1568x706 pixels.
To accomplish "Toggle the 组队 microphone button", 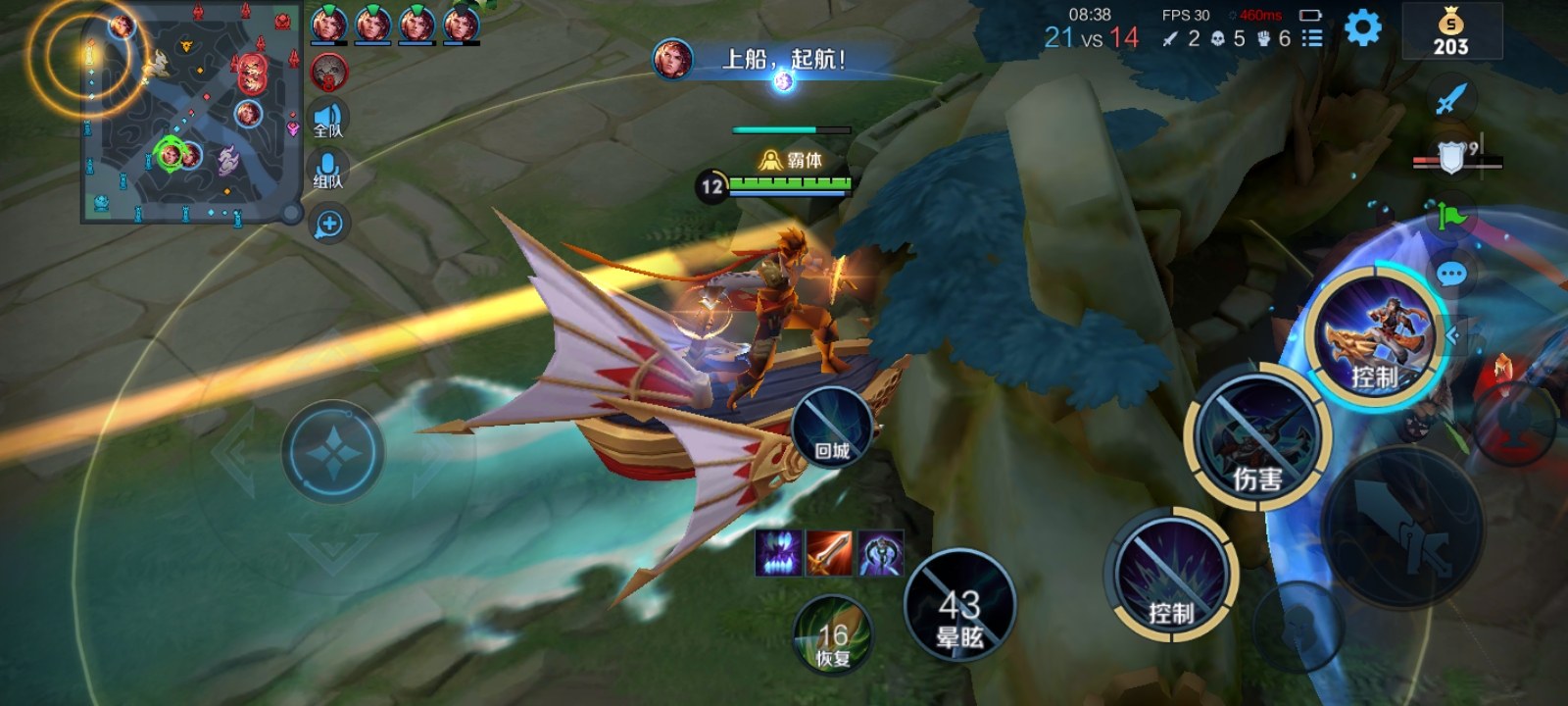I will point(328,171).
